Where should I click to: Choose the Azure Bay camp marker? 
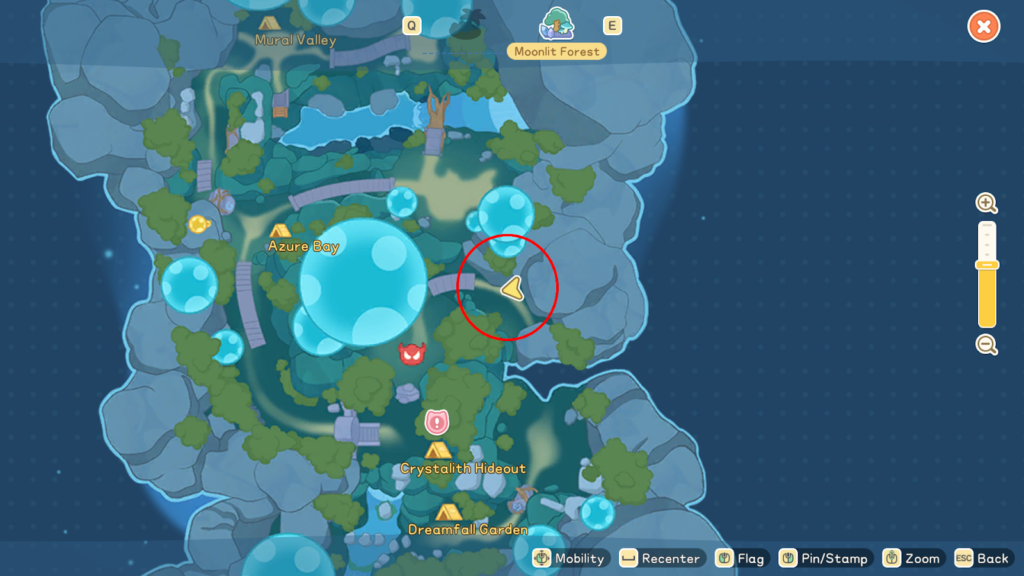pos(280,231)
